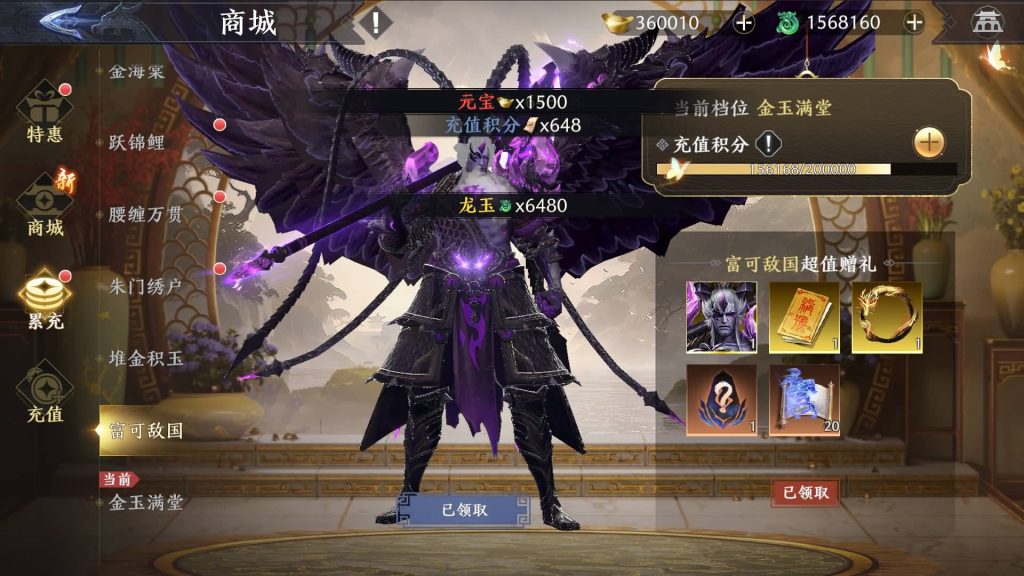The height and width of the screenshot is (576, 1024).
Task: Select the 金海案 tier
Action: [136, 72]
